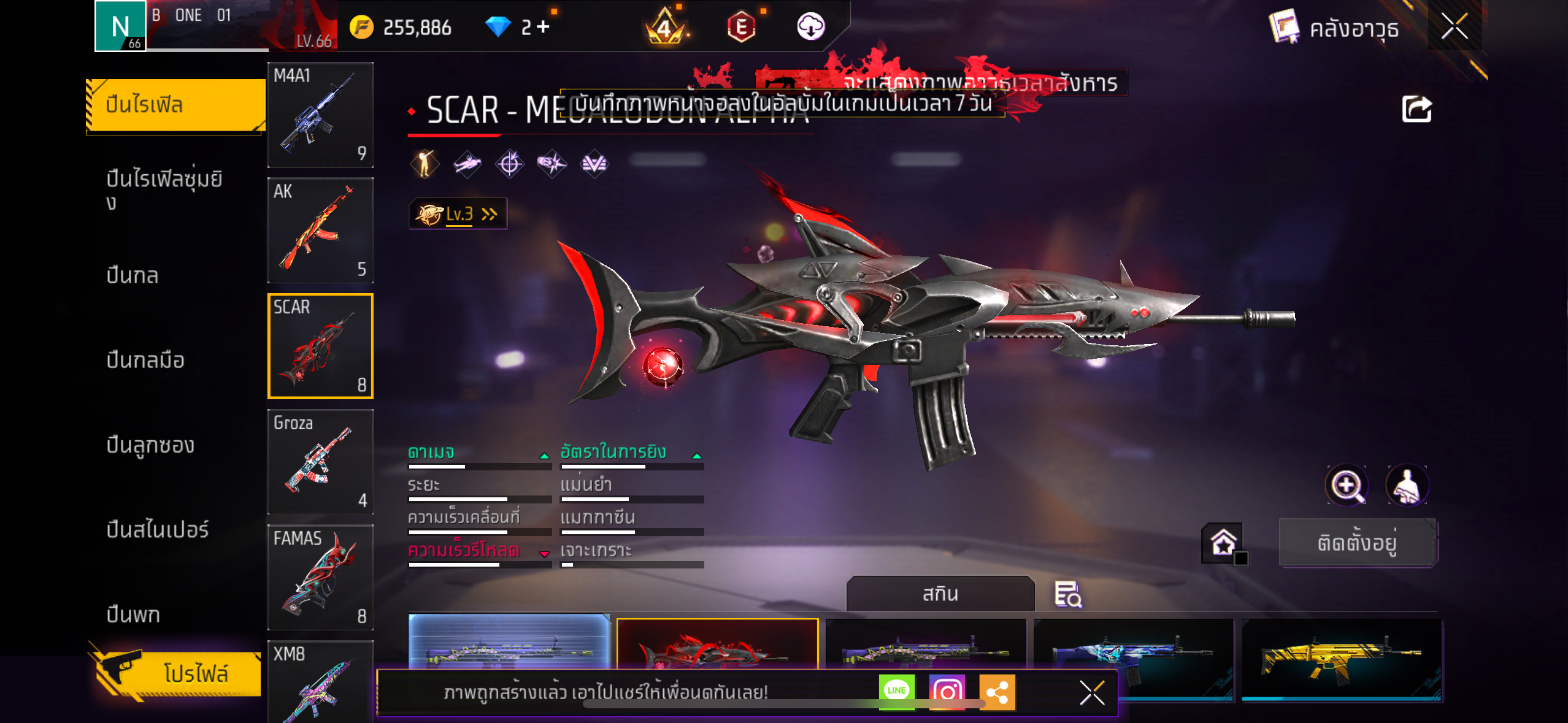1568x723 pixels.
Task: Share the screenshot to Instagram
Action: (947, 691)
